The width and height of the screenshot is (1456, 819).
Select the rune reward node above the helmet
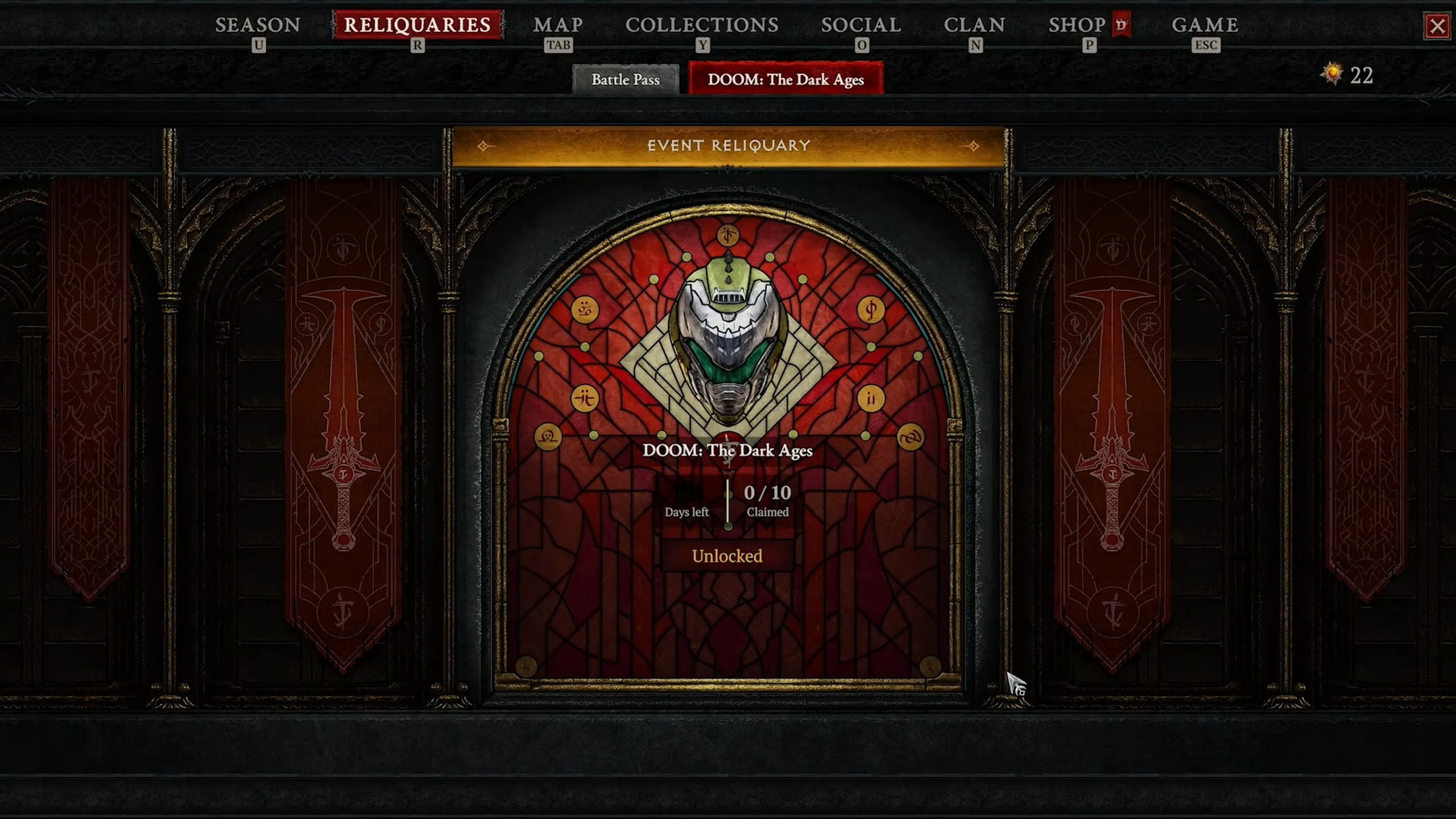tap(728, 235)
